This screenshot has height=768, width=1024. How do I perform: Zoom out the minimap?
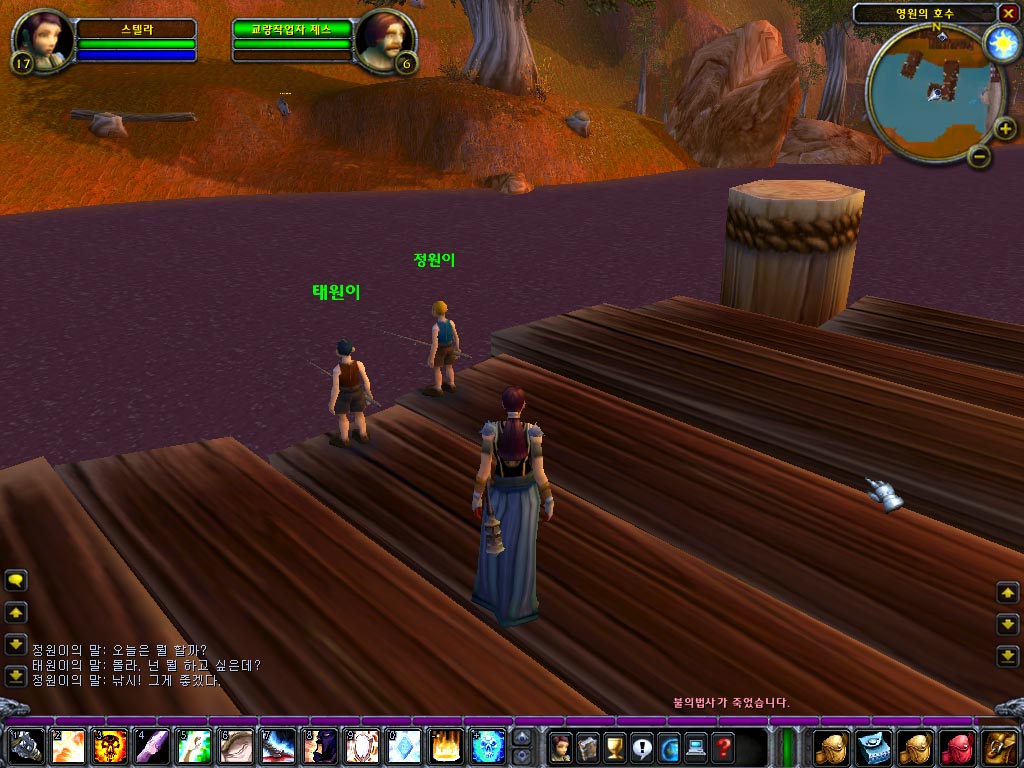tap(979, 156)
